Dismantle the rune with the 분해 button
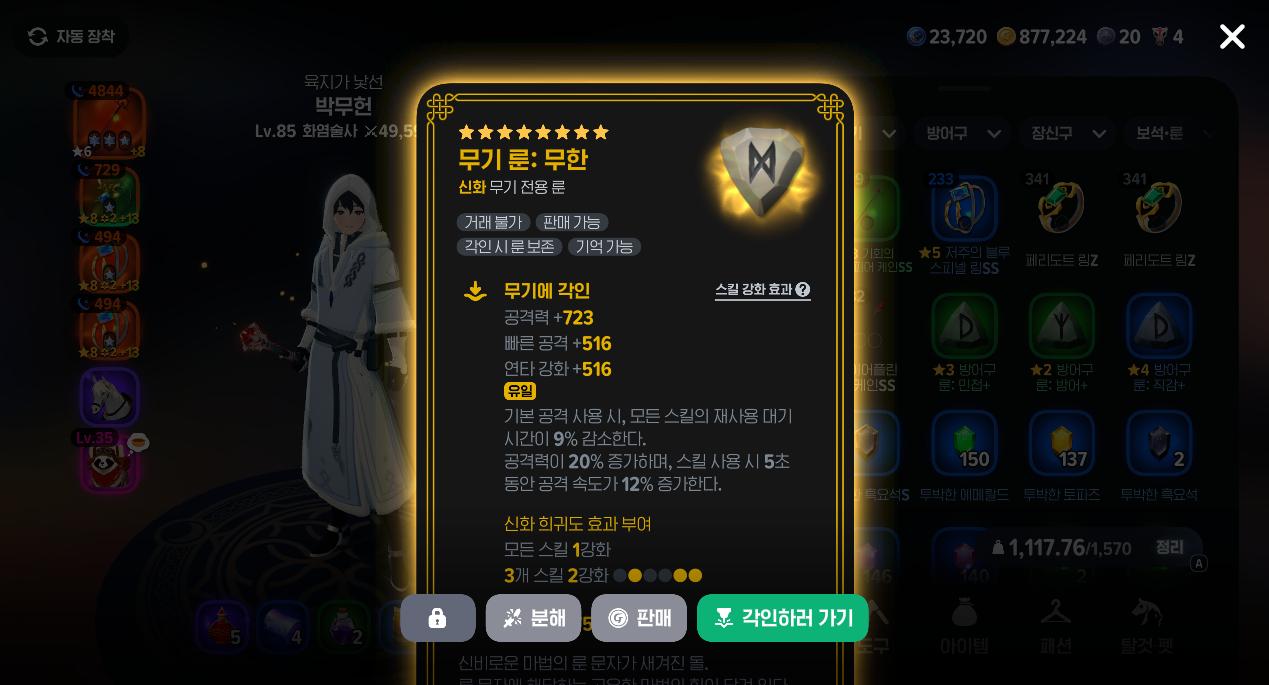1269x685 pixels. click(x=533, y=618)
